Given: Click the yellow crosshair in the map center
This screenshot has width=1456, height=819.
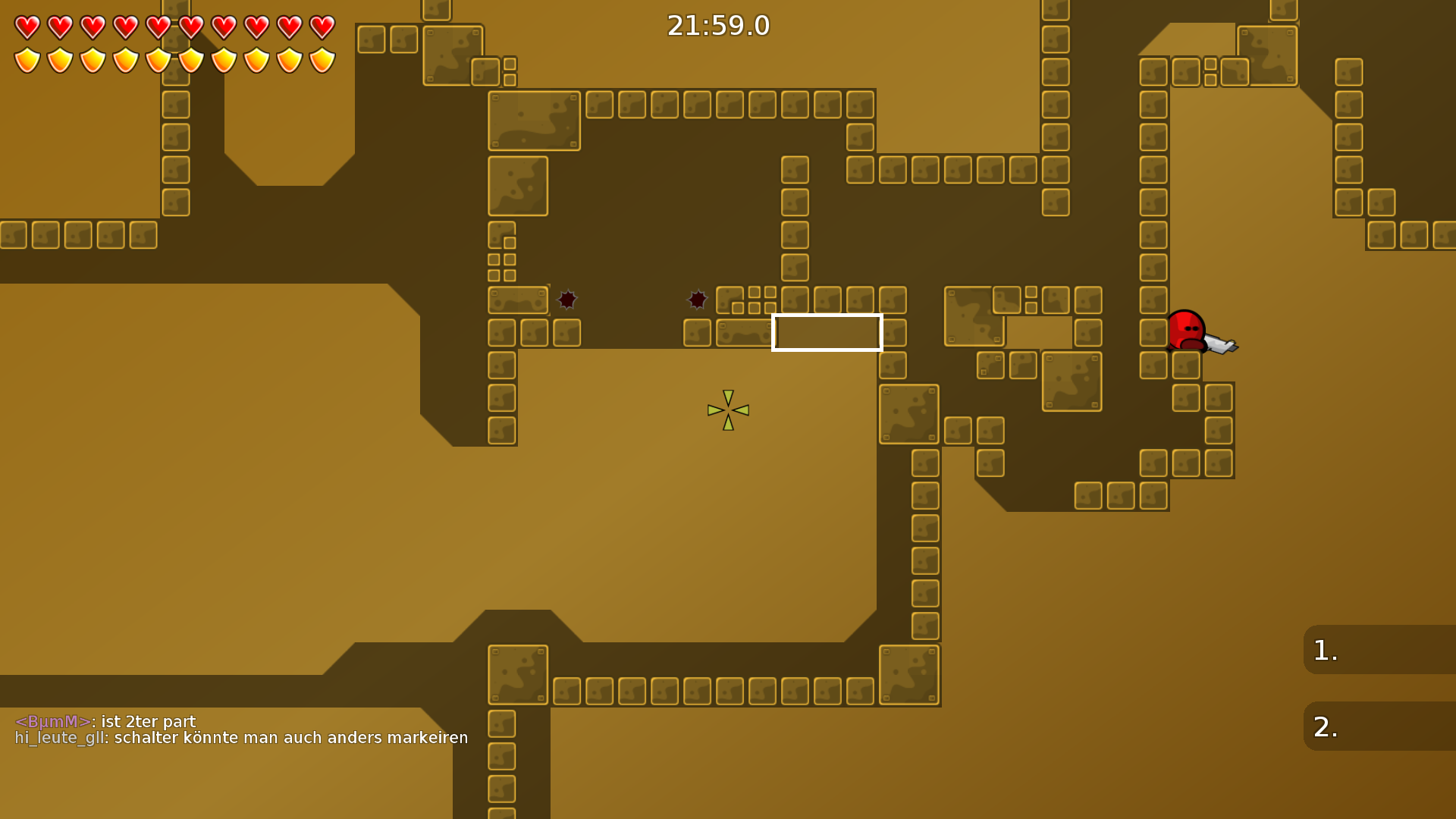Looking at the screenshot, I should [x=726, y=411].
